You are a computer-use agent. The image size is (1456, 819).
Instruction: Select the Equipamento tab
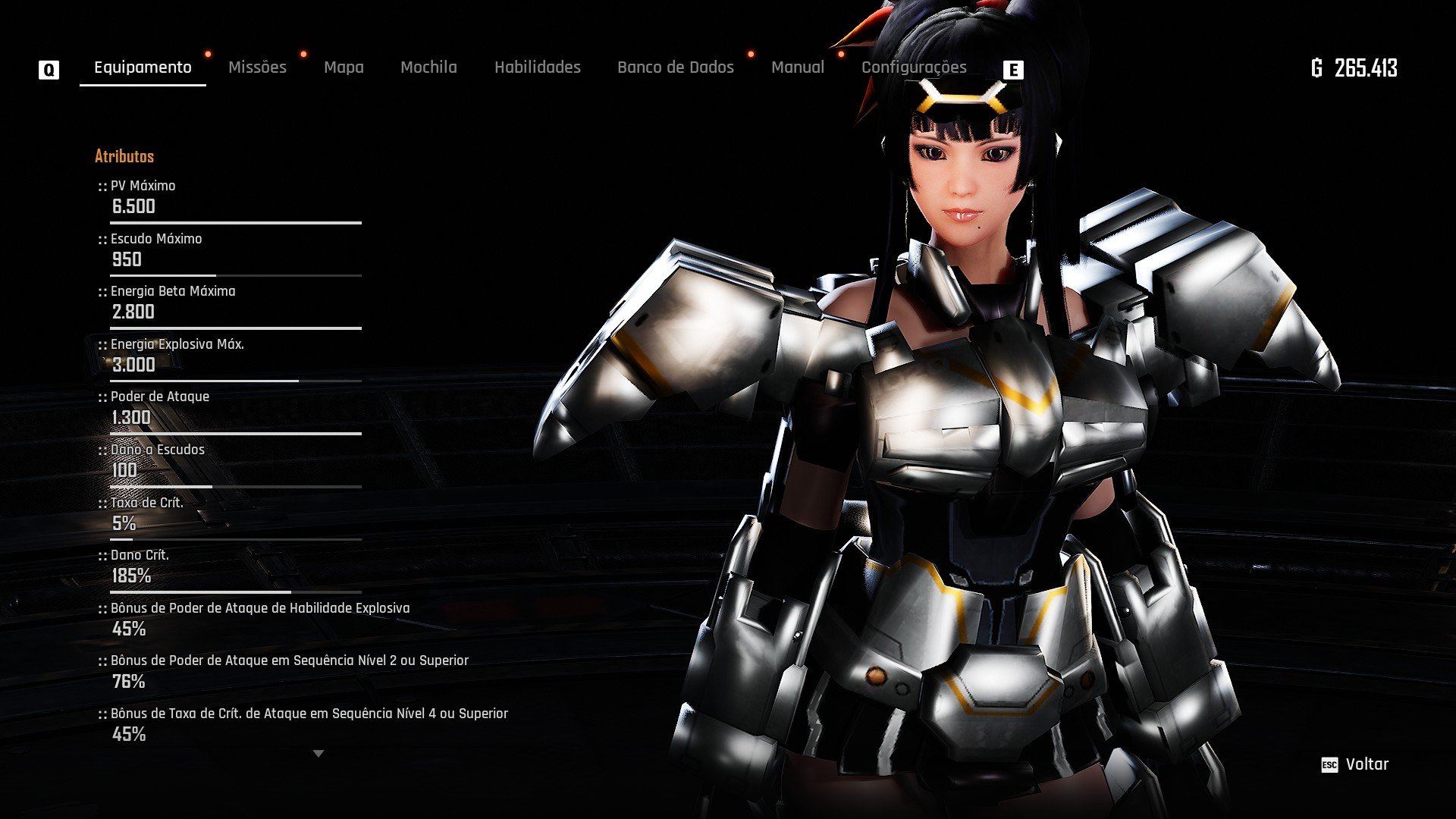point(143,67)
